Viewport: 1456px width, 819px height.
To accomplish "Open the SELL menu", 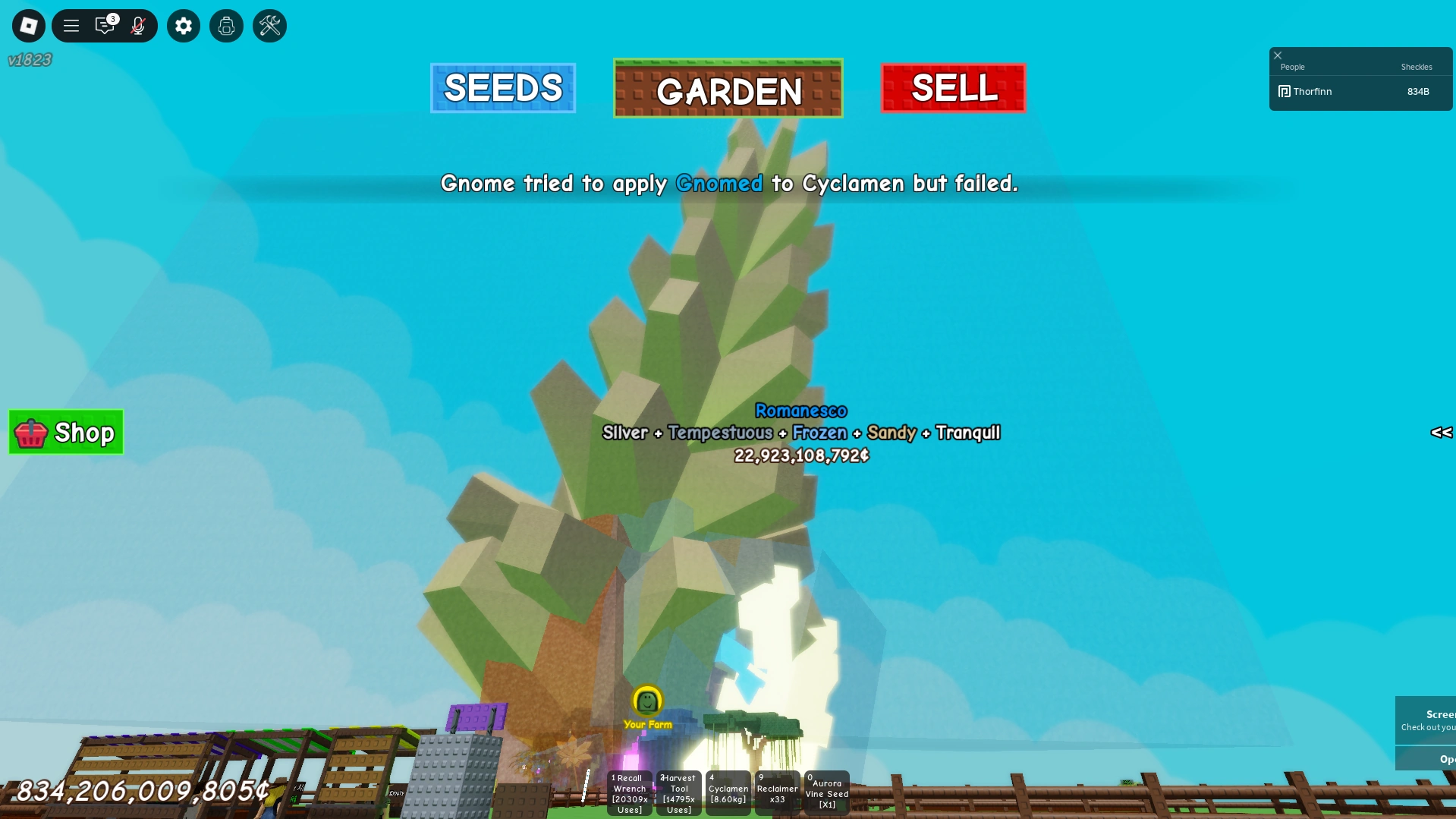I will click(953, 87).
